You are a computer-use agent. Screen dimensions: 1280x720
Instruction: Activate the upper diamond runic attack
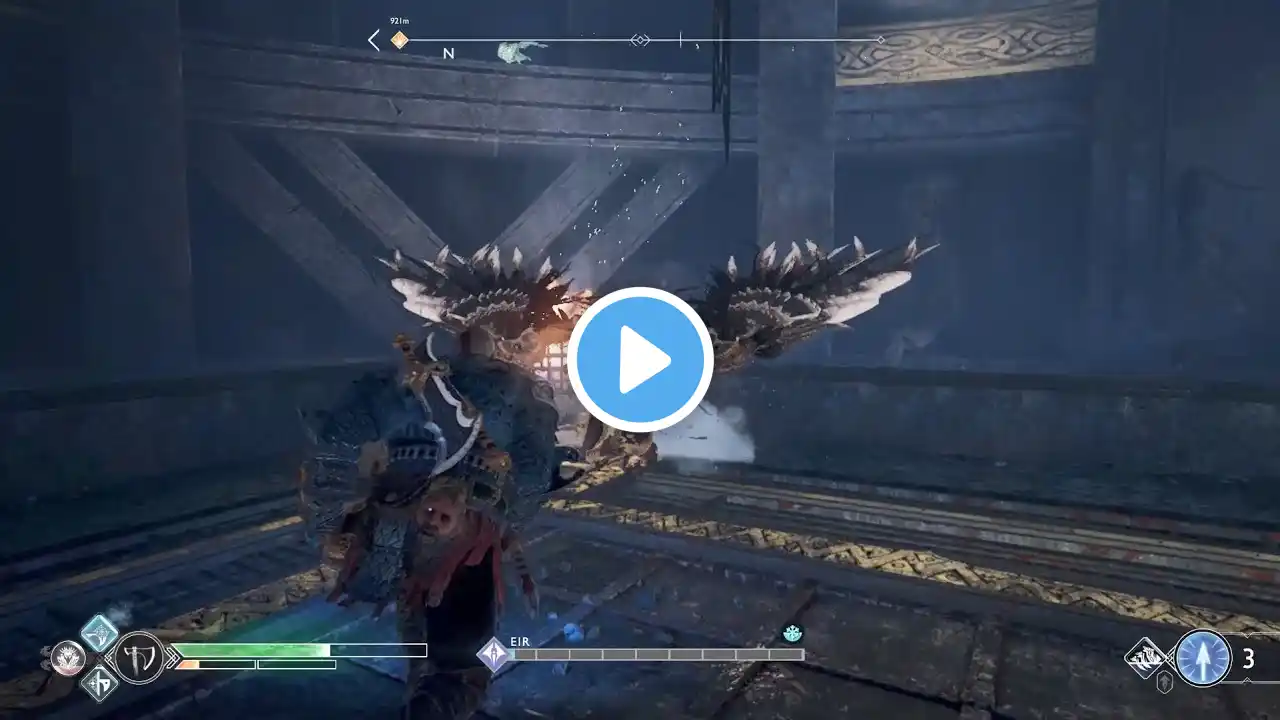tap(99, 632)
